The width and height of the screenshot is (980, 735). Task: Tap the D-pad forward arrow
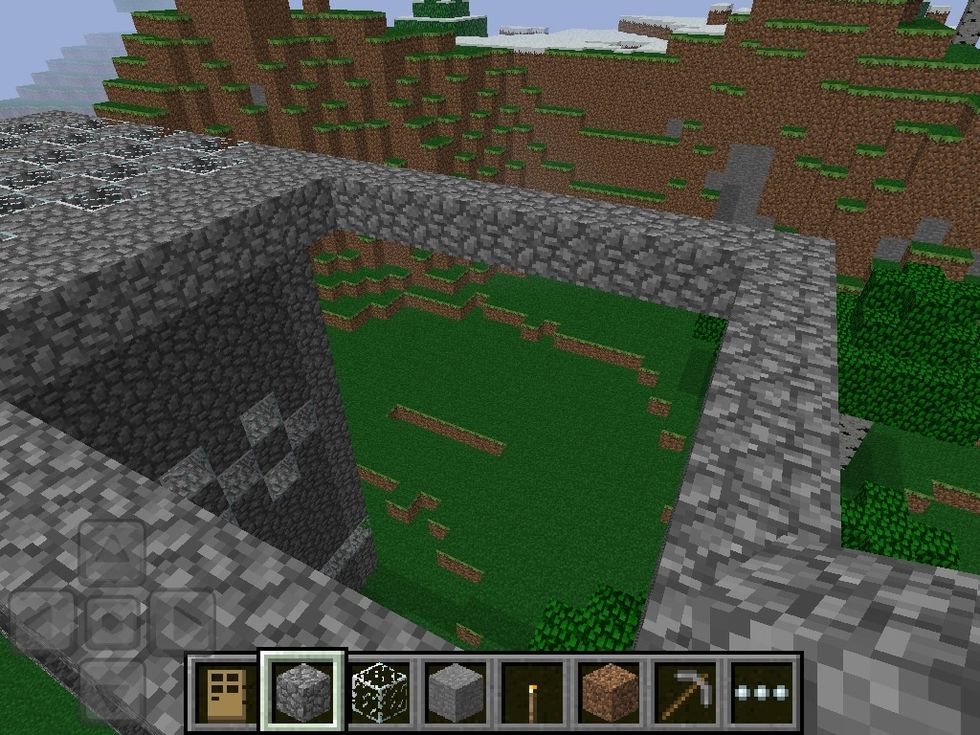point(113,553)
